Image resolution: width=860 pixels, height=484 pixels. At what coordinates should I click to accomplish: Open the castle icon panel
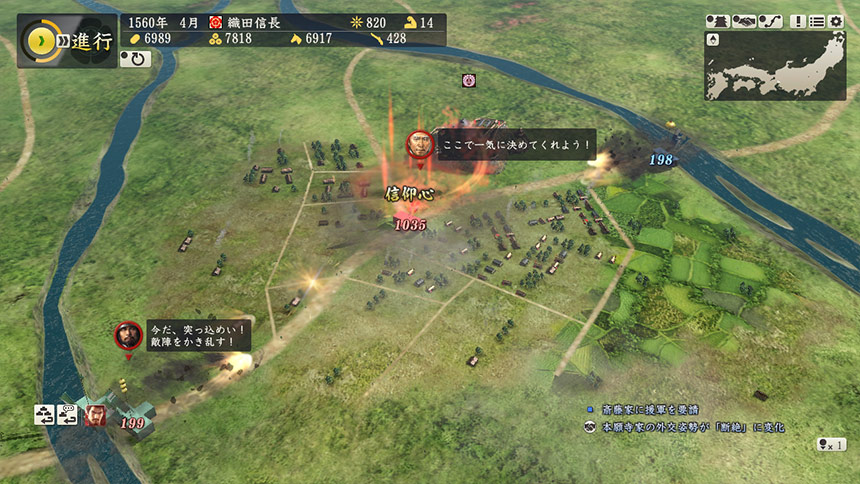(718, 21)
